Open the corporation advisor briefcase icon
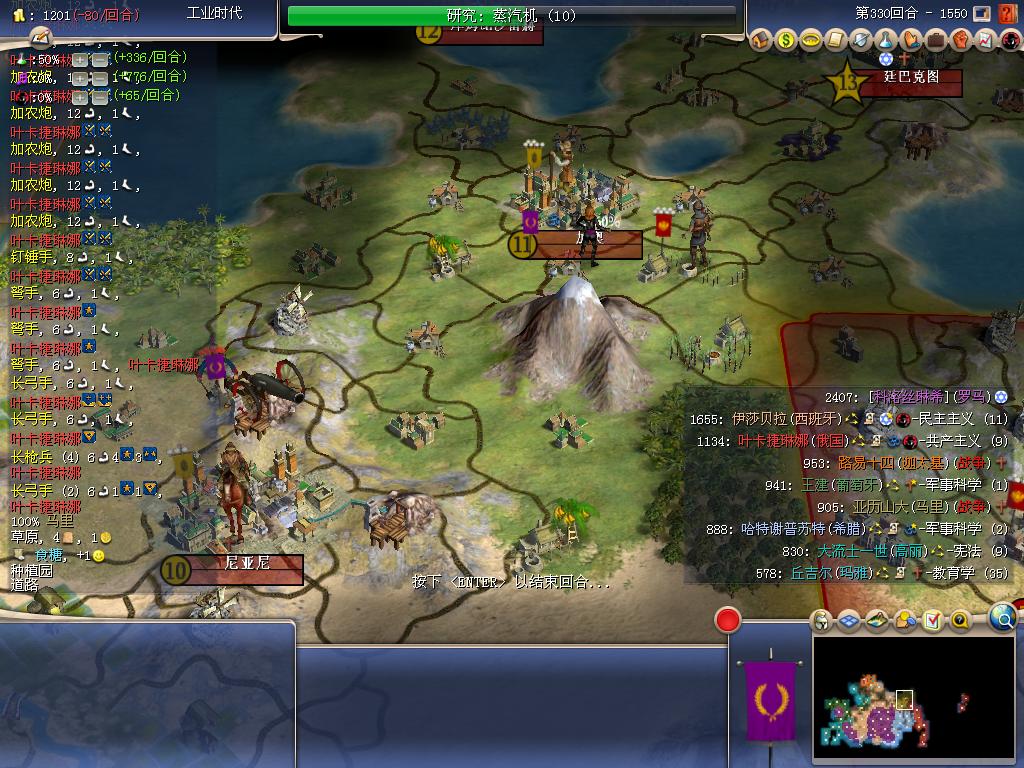 coord(936,40)
